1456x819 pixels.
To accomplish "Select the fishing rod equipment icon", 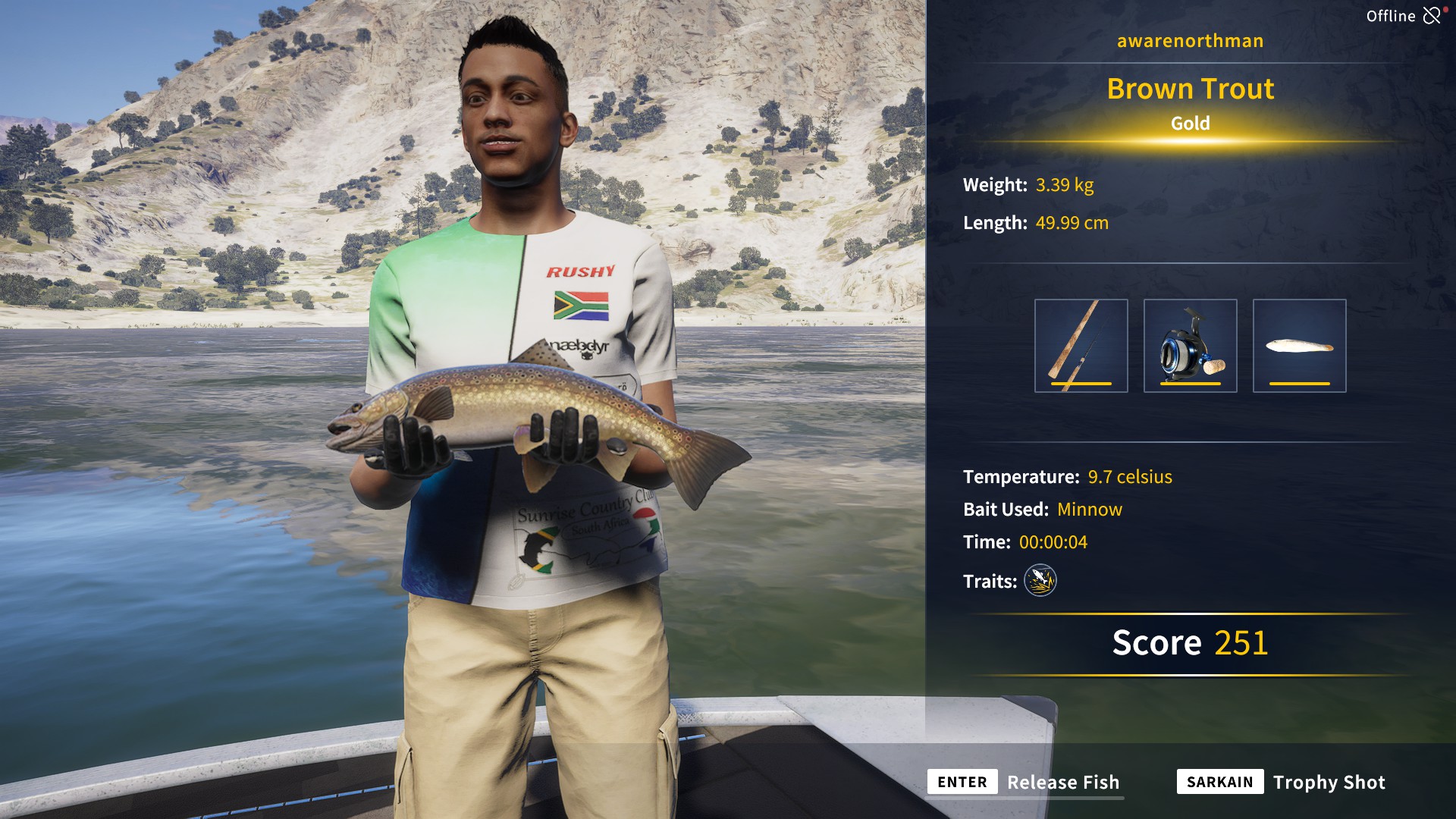I will click(x=1081, y=345).
